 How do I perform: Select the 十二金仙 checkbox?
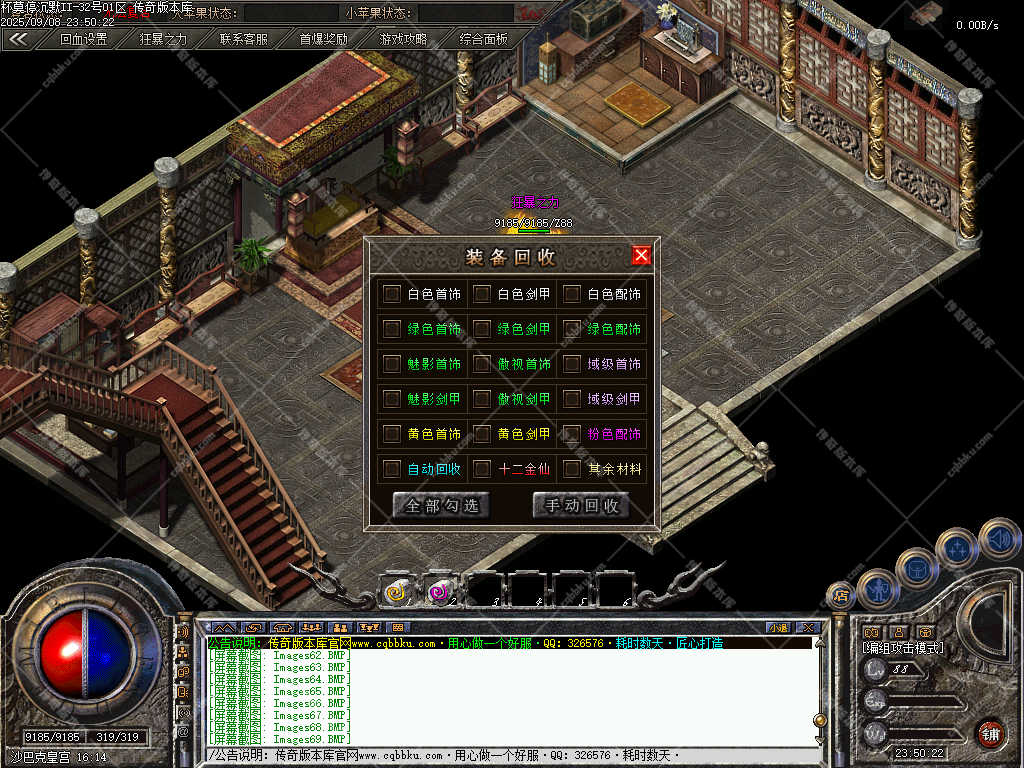tap(481, 468)
